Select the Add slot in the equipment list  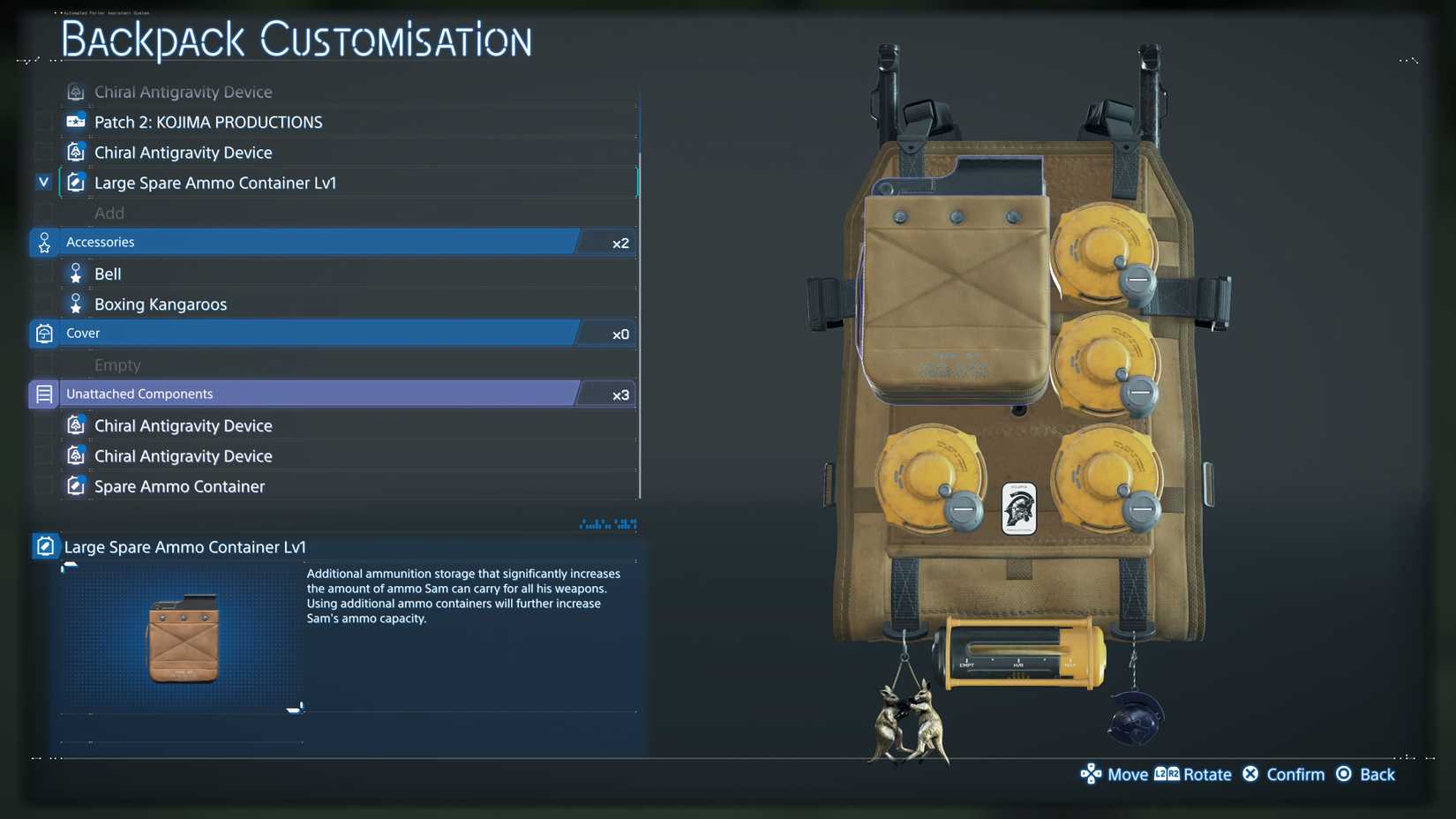coord(109,212)
